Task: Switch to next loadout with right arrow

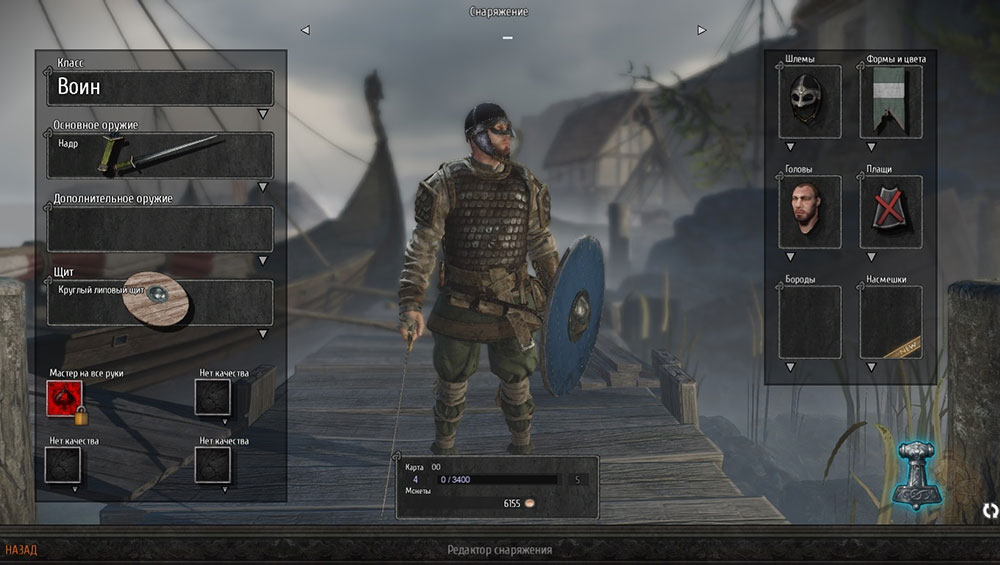Action: 702,30
